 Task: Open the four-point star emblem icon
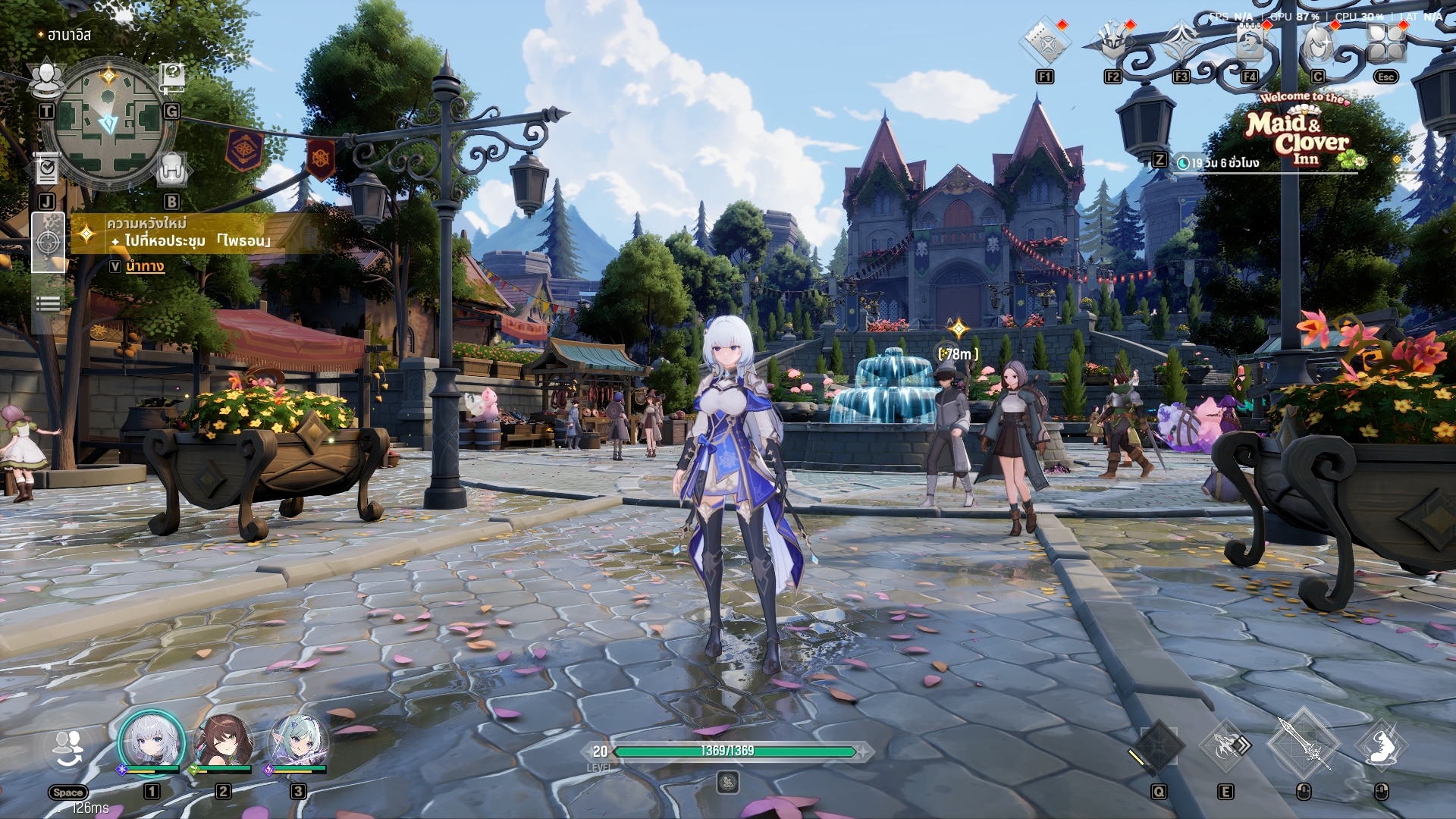pos(1181,44)
